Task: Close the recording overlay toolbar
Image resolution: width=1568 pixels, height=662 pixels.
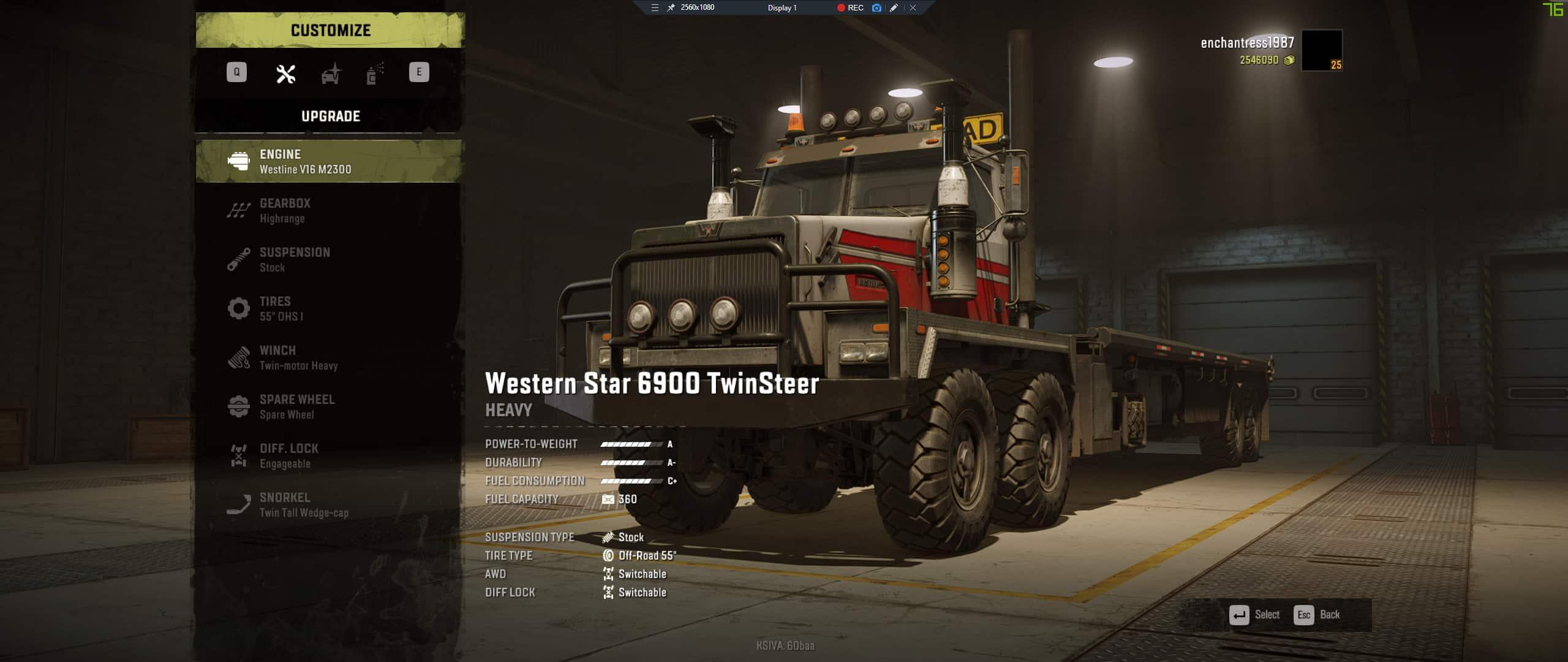Action: (913, 8)
